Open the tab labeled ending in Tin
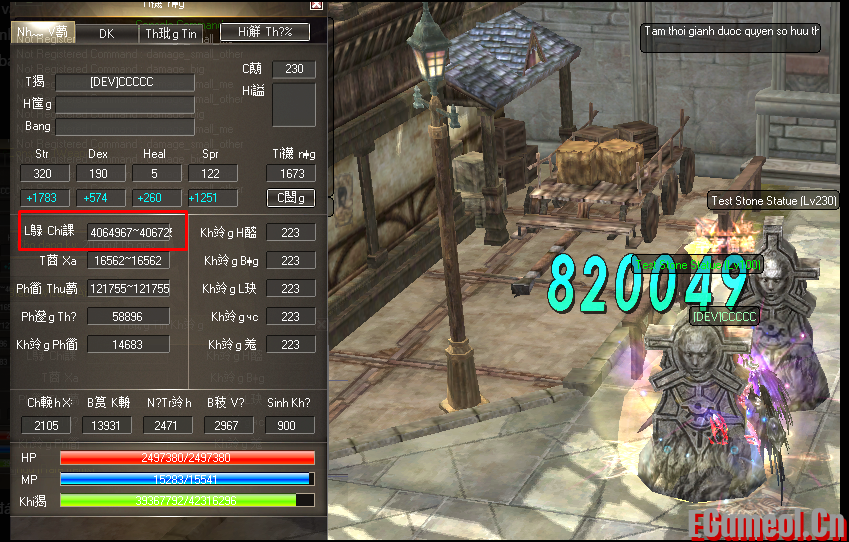849x542 pixels. tap(171, 33)
